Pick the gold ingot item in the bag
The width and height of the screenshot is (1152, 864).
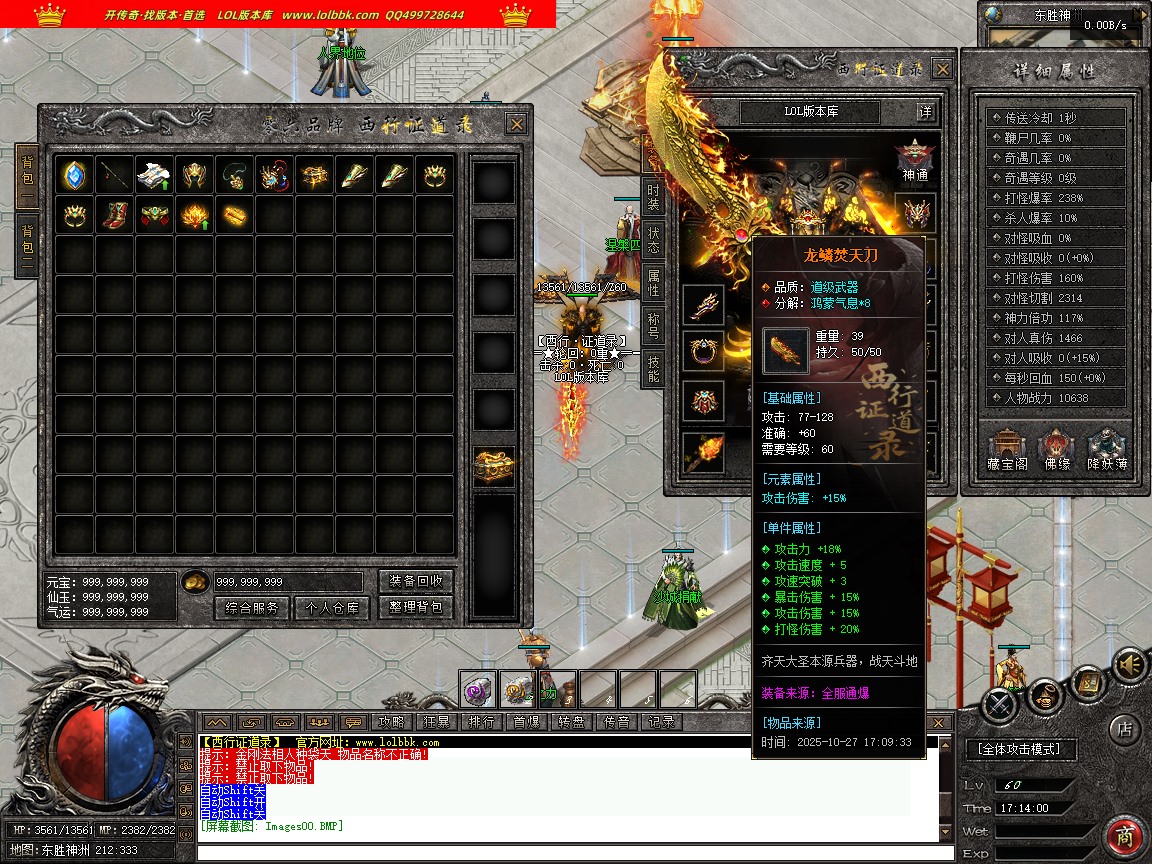tap(235, 215)
